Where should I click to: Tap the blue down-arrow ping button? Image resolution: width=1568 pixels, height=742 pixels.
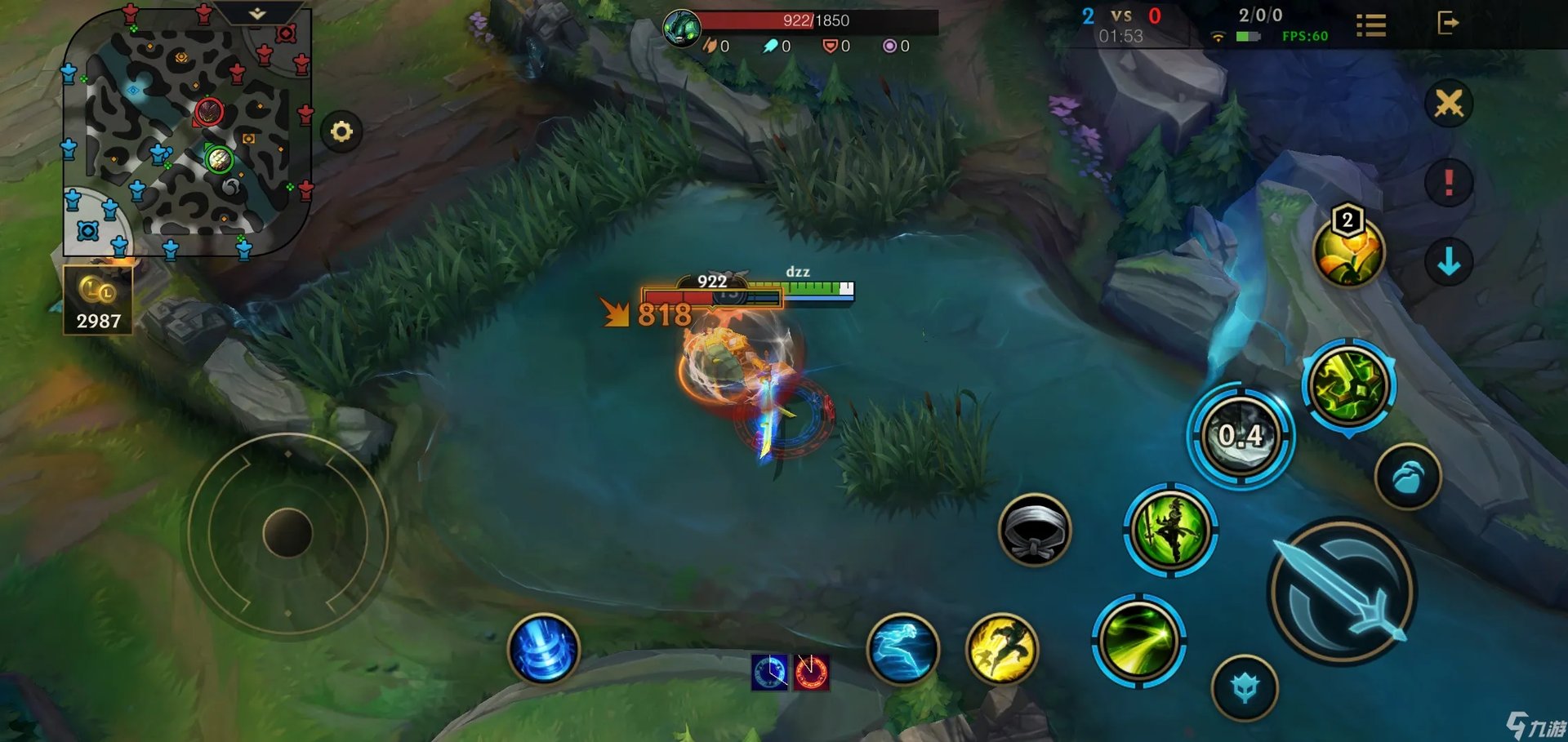point(1449,262)
